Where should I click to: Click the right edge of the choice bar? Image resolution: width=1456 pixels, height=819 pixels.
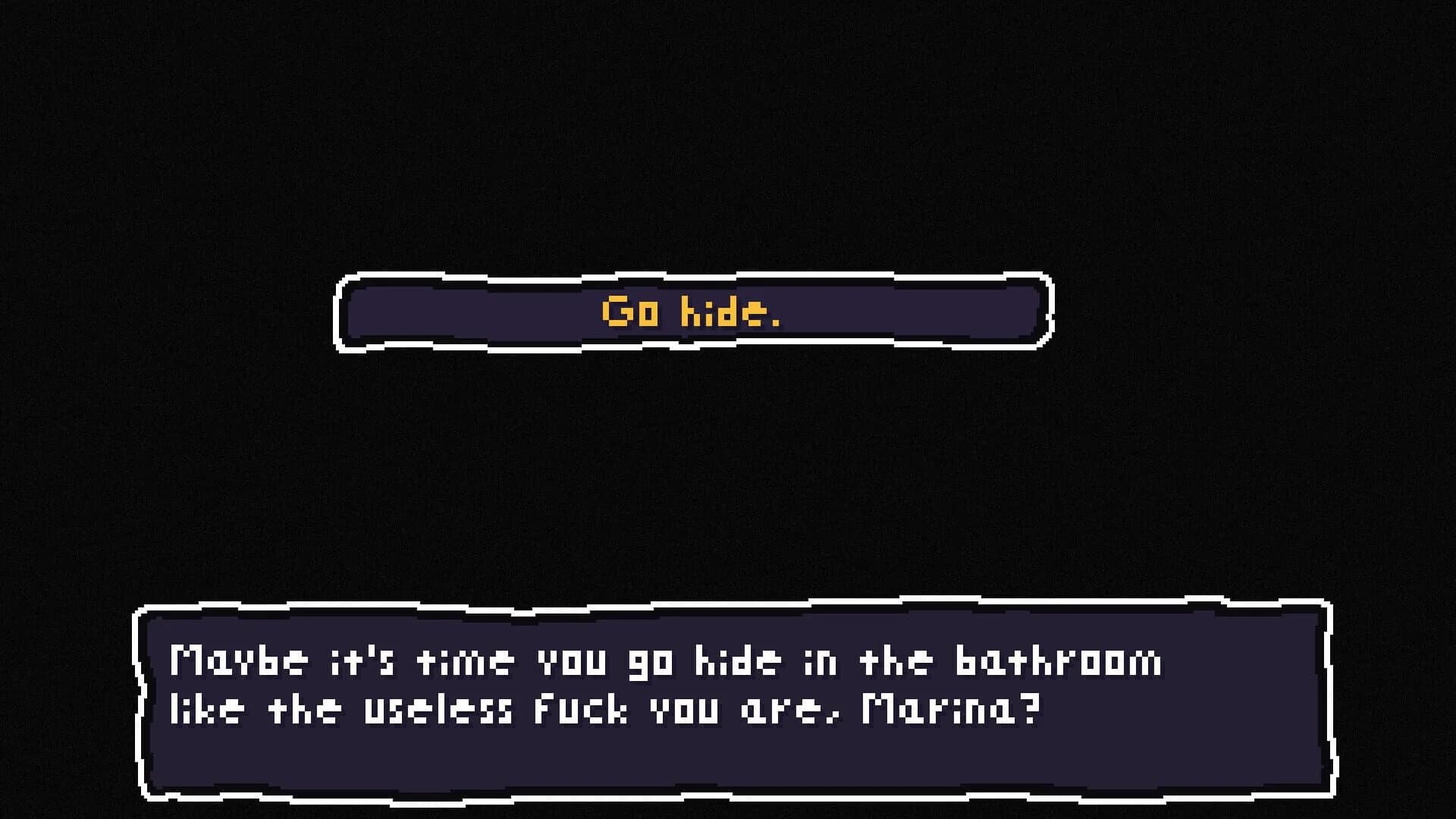tap(1045, 312)
